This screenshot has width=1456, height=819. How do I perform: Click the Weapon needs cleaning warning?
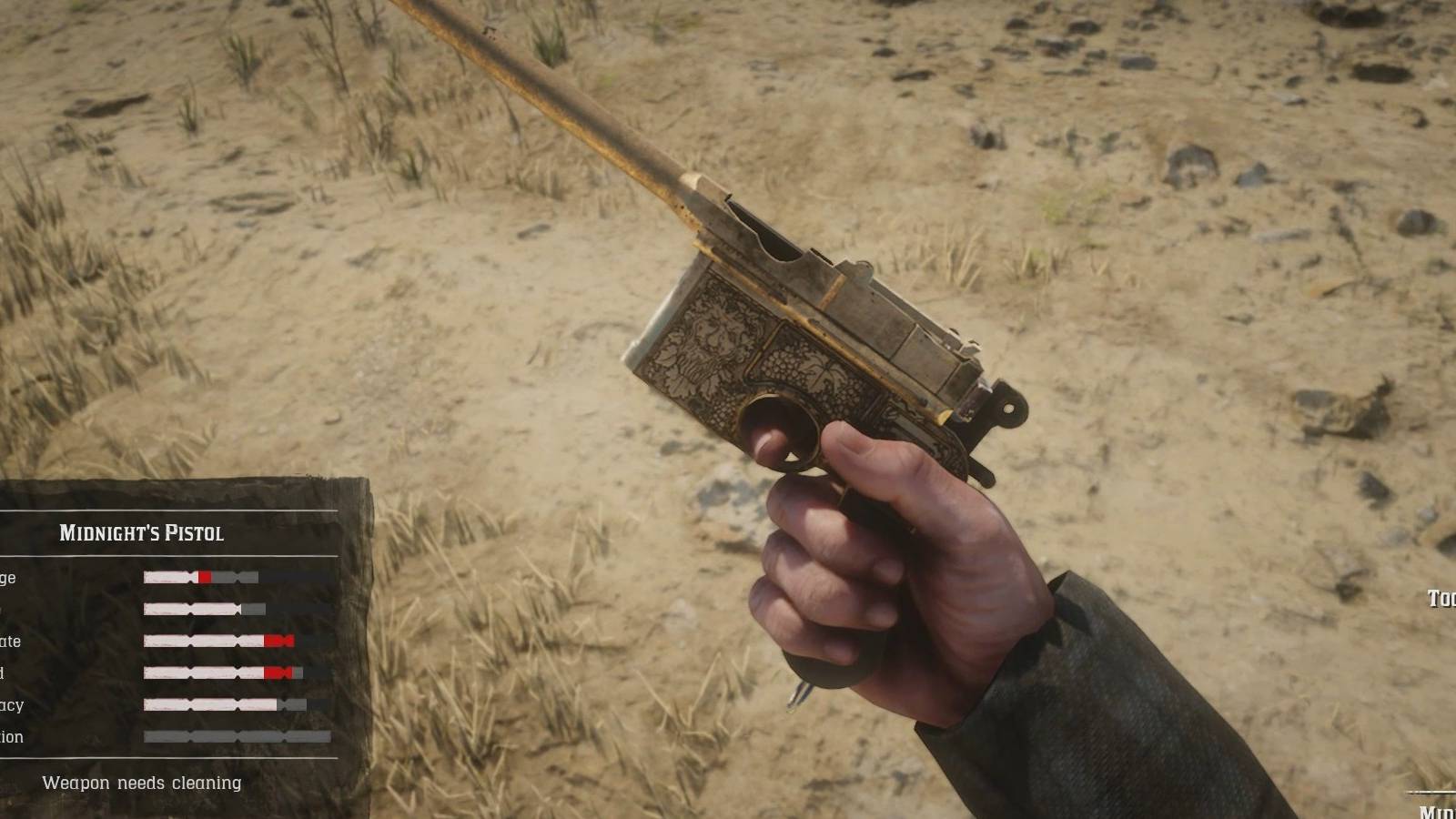(x=141, y=783)
